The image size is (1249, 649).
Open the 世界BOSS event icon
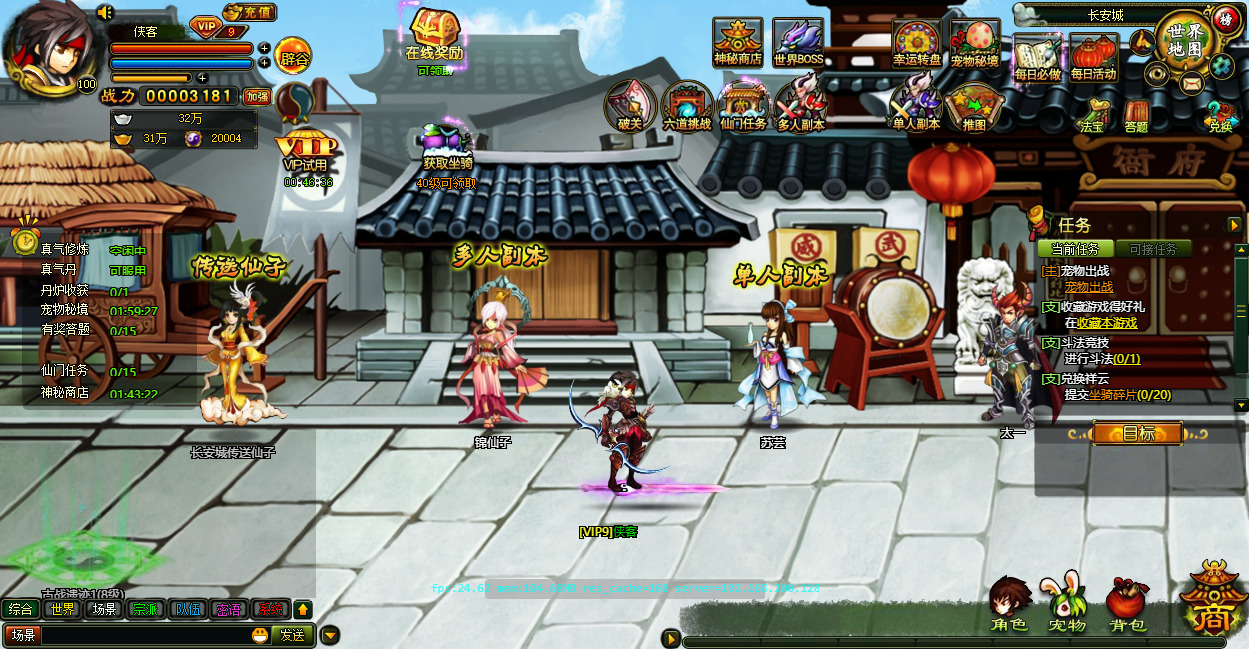(798, 43)
